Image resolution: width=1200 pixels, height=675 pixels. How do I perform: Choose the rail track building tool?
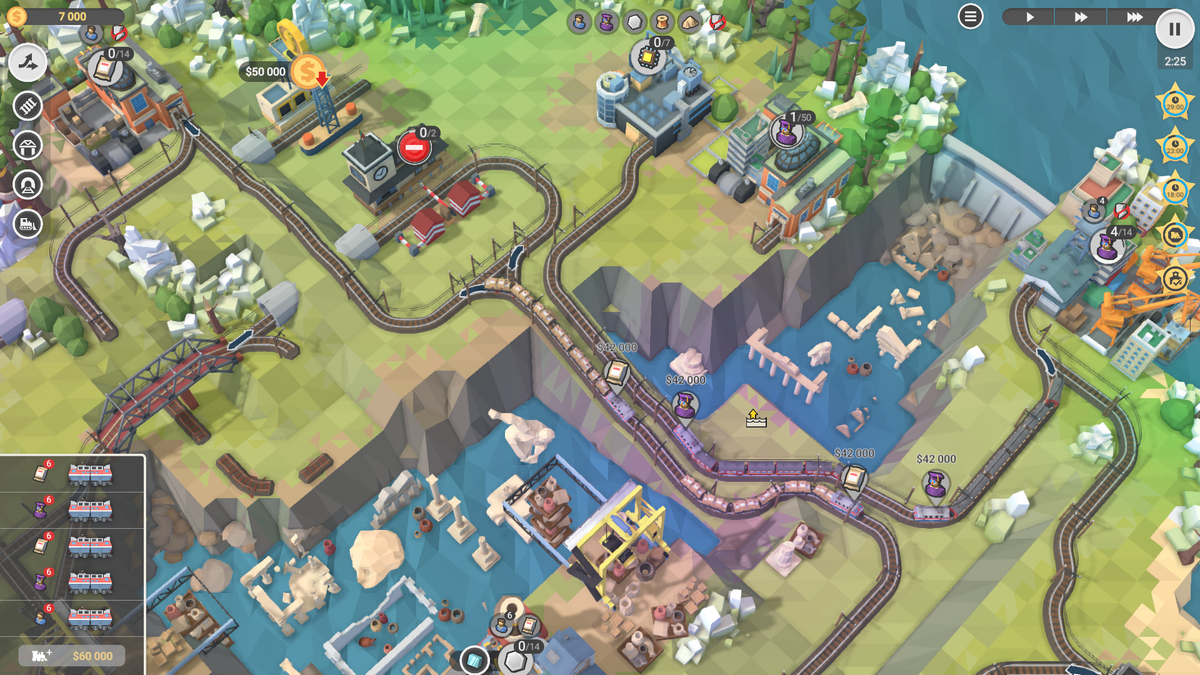28,106
